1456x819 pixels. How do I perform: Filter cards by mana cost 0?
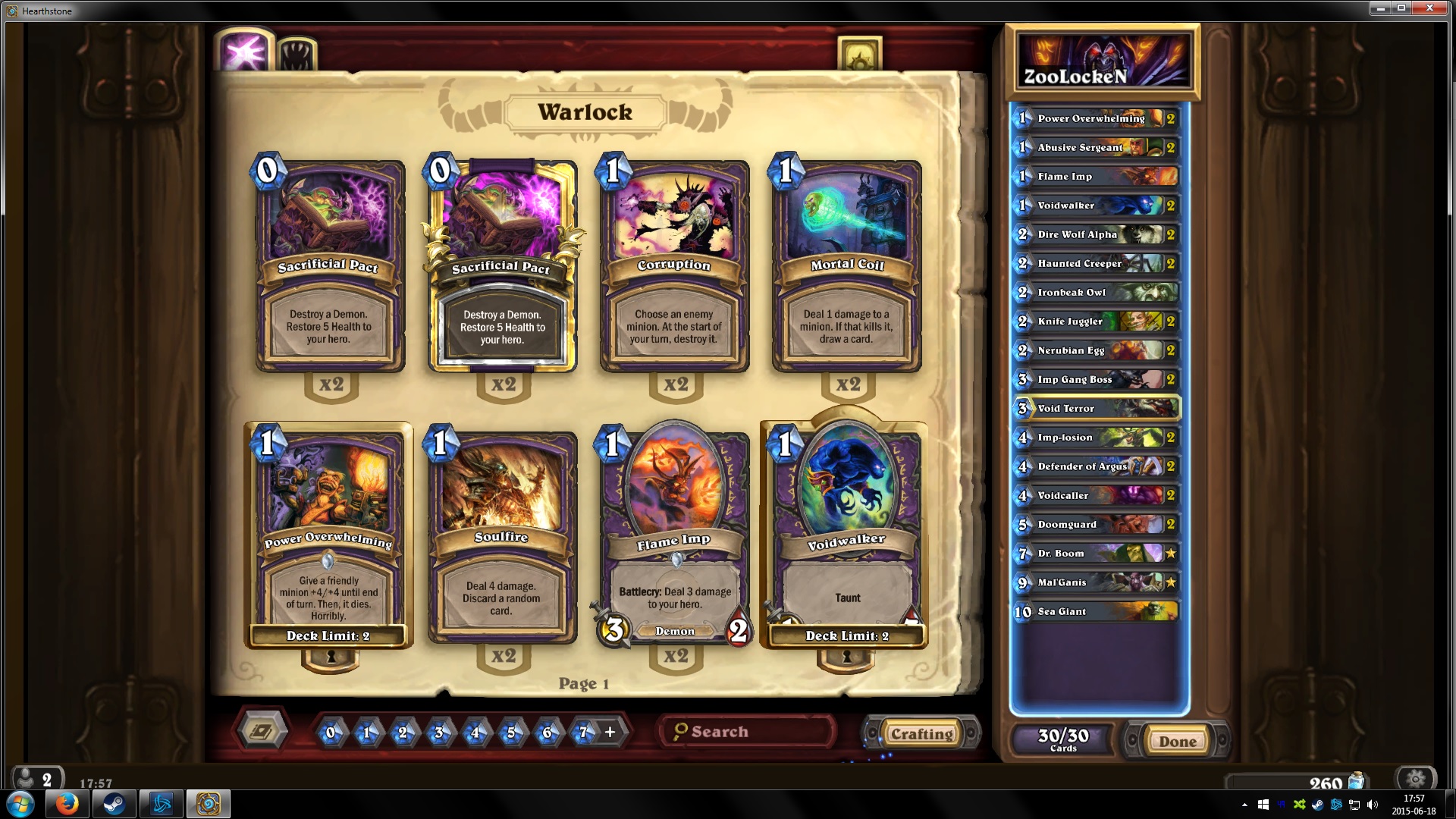[x=330, y=733]
